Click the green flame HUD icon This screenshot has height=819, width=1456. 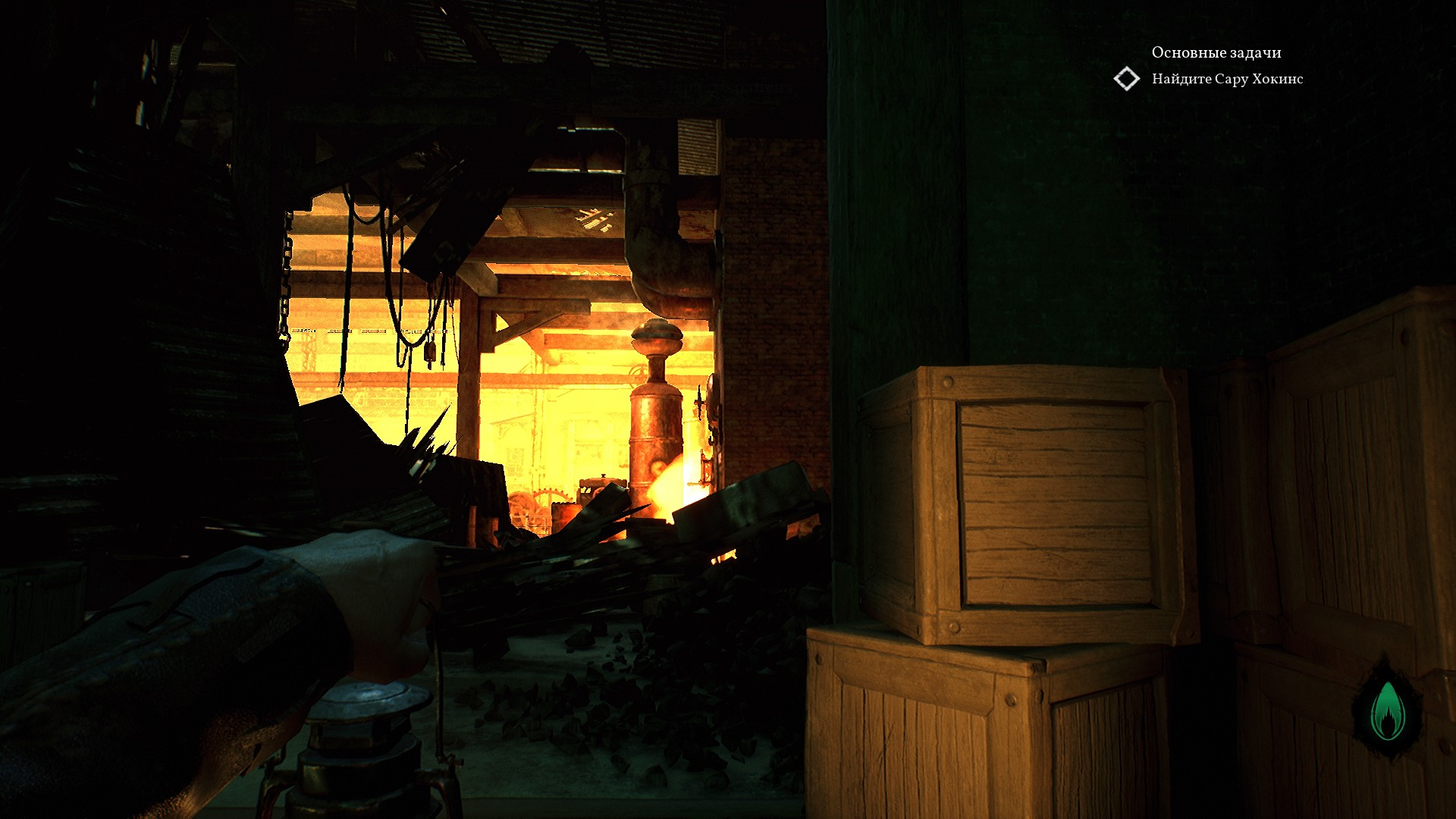click(x=1388, y=711)
